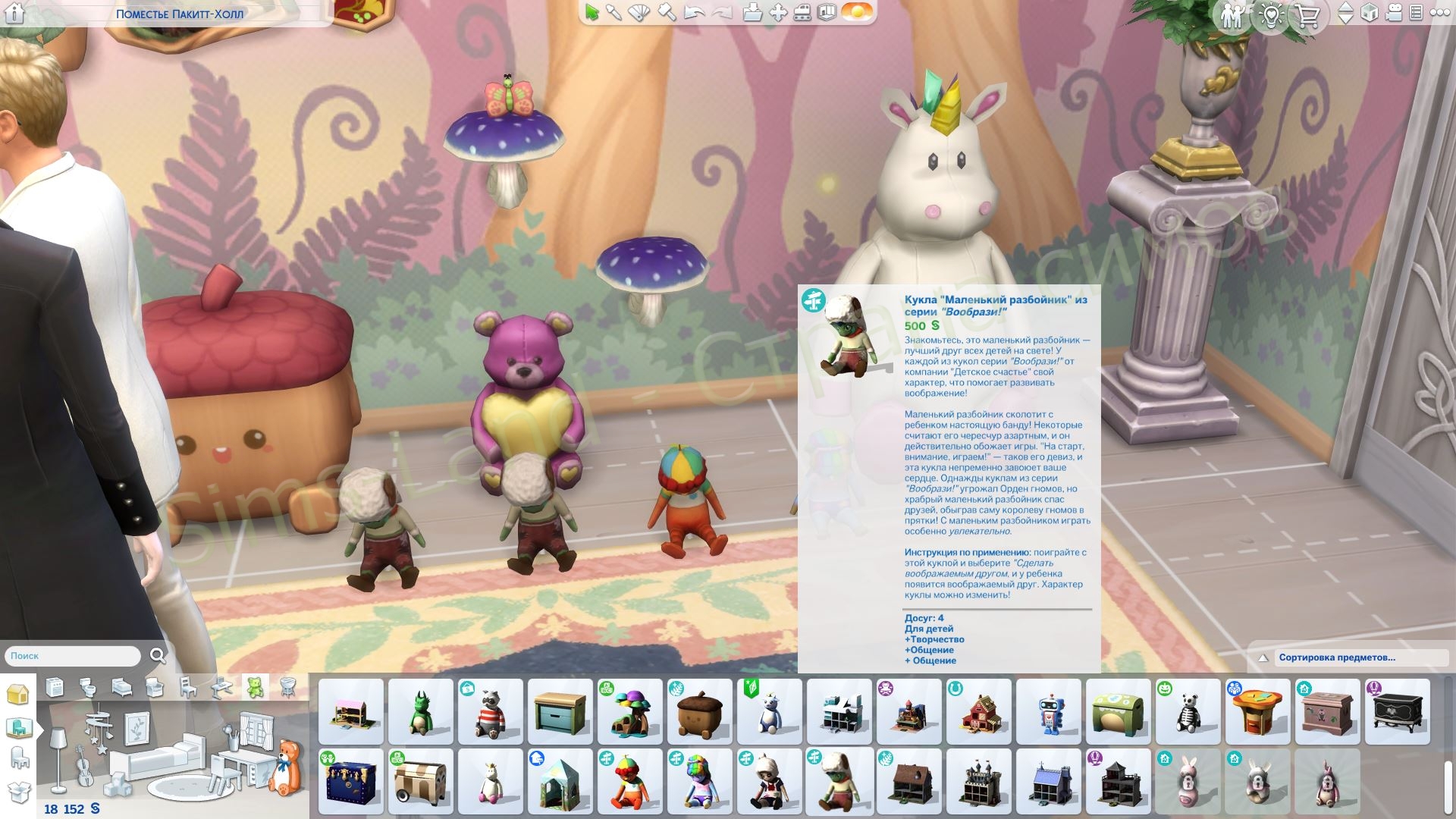
Task: Choose the red barn dollhouse thumbnail
Action: [x=978, y=713]
